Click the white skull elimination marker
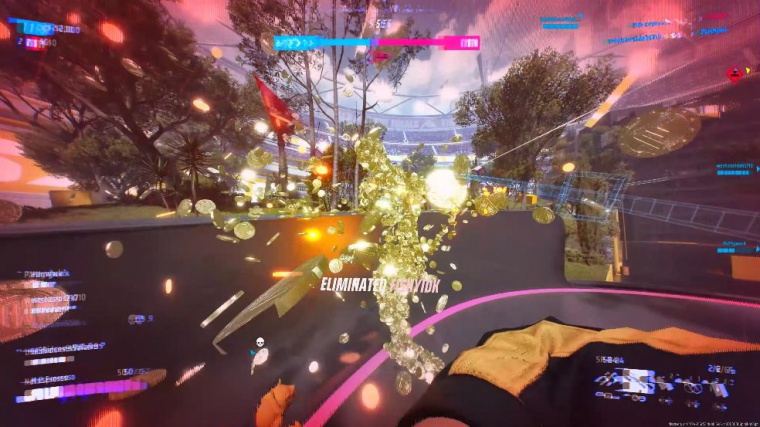This screenshot has height=427, width=760. (x=258, y=342)
